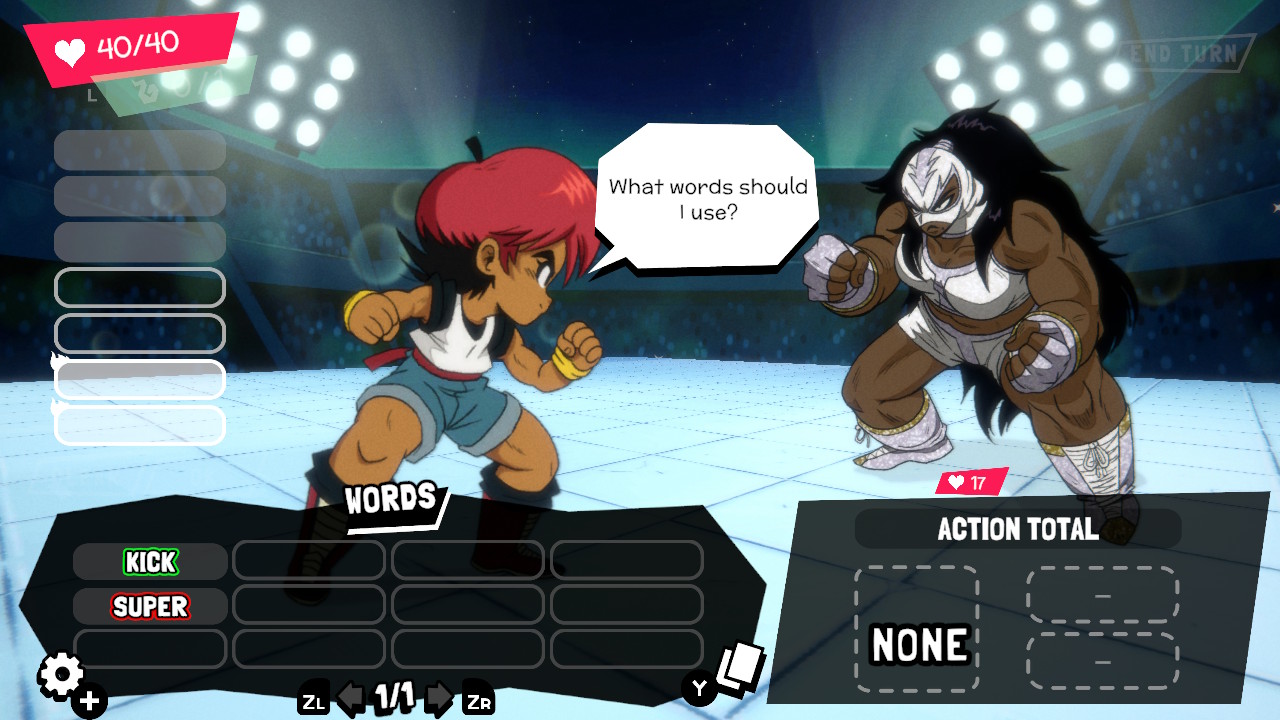The height and width of the screenshot is (720, 1280).
Task: Choose the SUPER word
Action: [150, 606]
